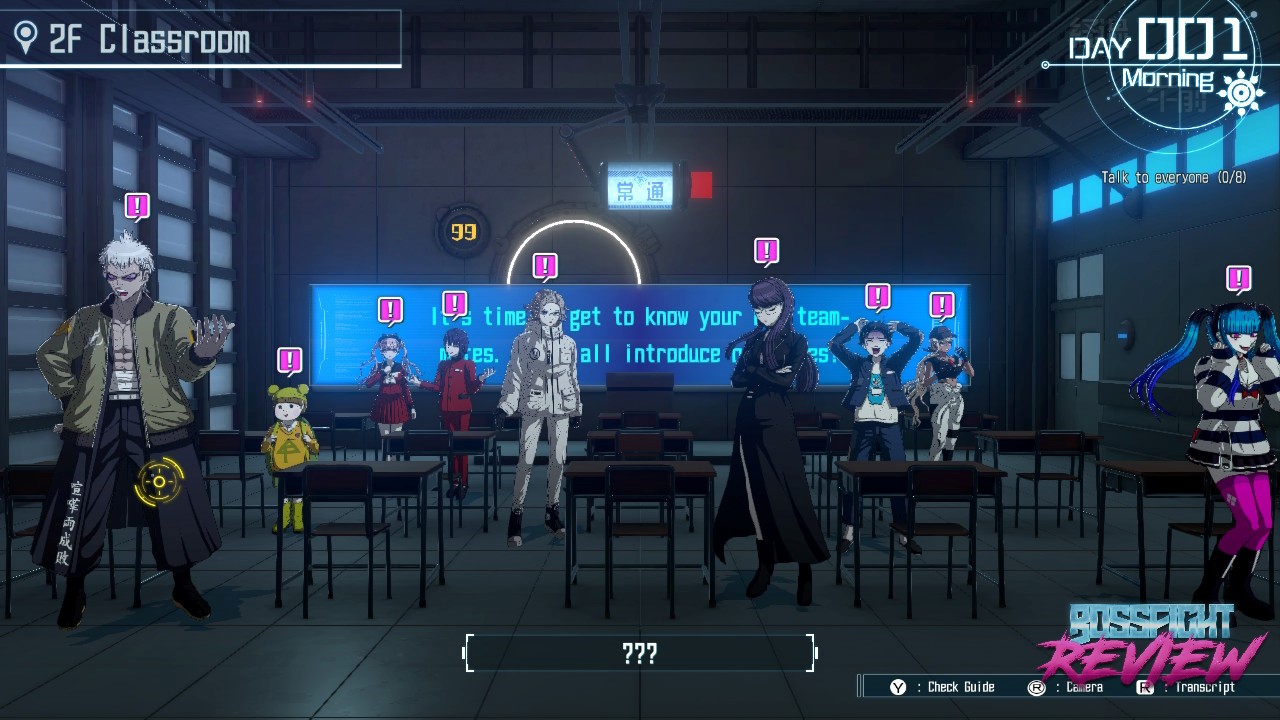Click the talk marker over the red tracksuit student
Image resolution: width=1280 pixels, height=720 pixels.
455,304
